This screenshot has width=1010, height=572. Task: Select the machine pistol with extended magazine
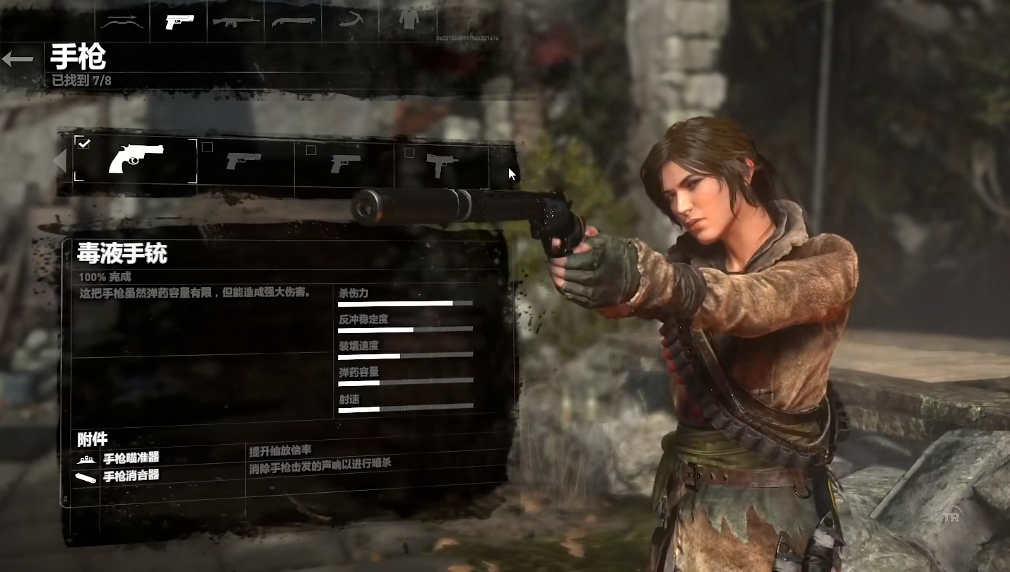pos(441,162)
